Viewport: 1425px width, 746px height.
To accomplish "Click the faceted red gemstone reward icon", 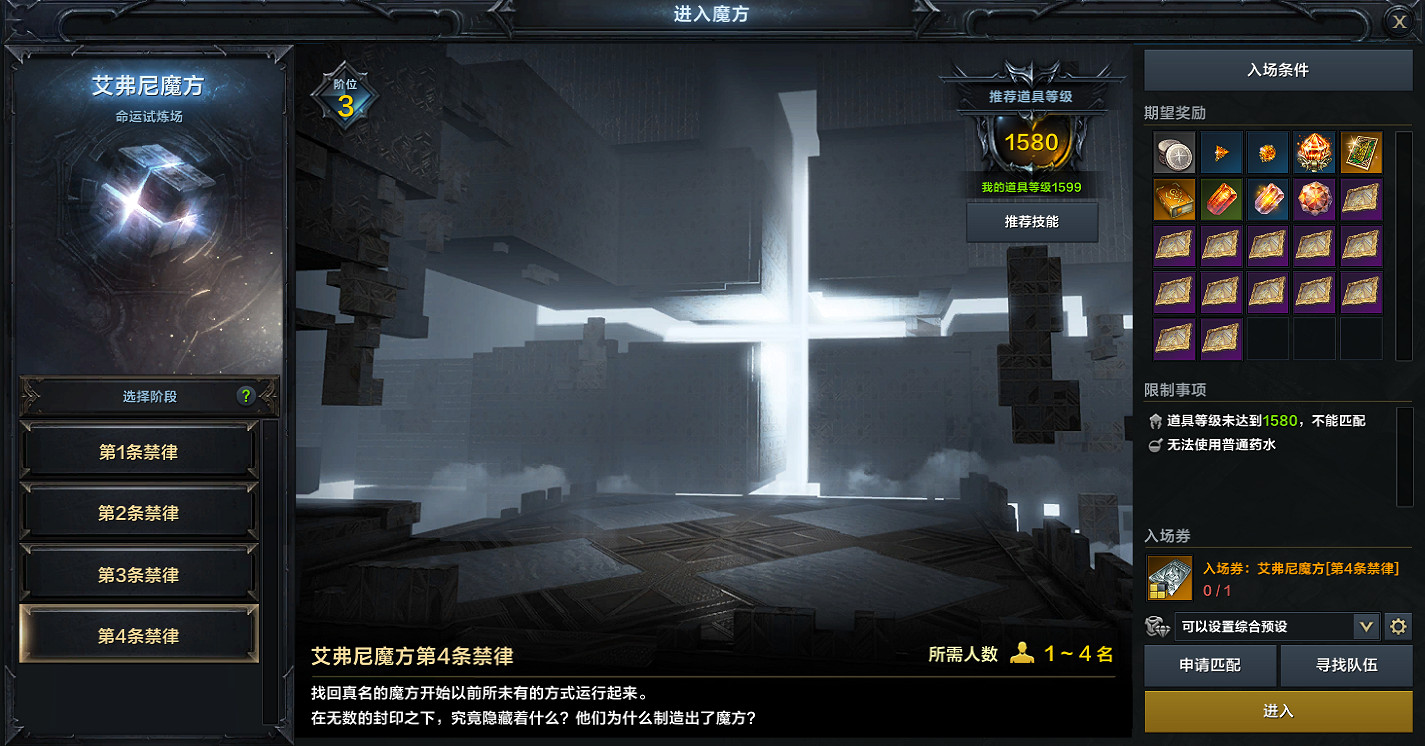I will pos(1314,199).
